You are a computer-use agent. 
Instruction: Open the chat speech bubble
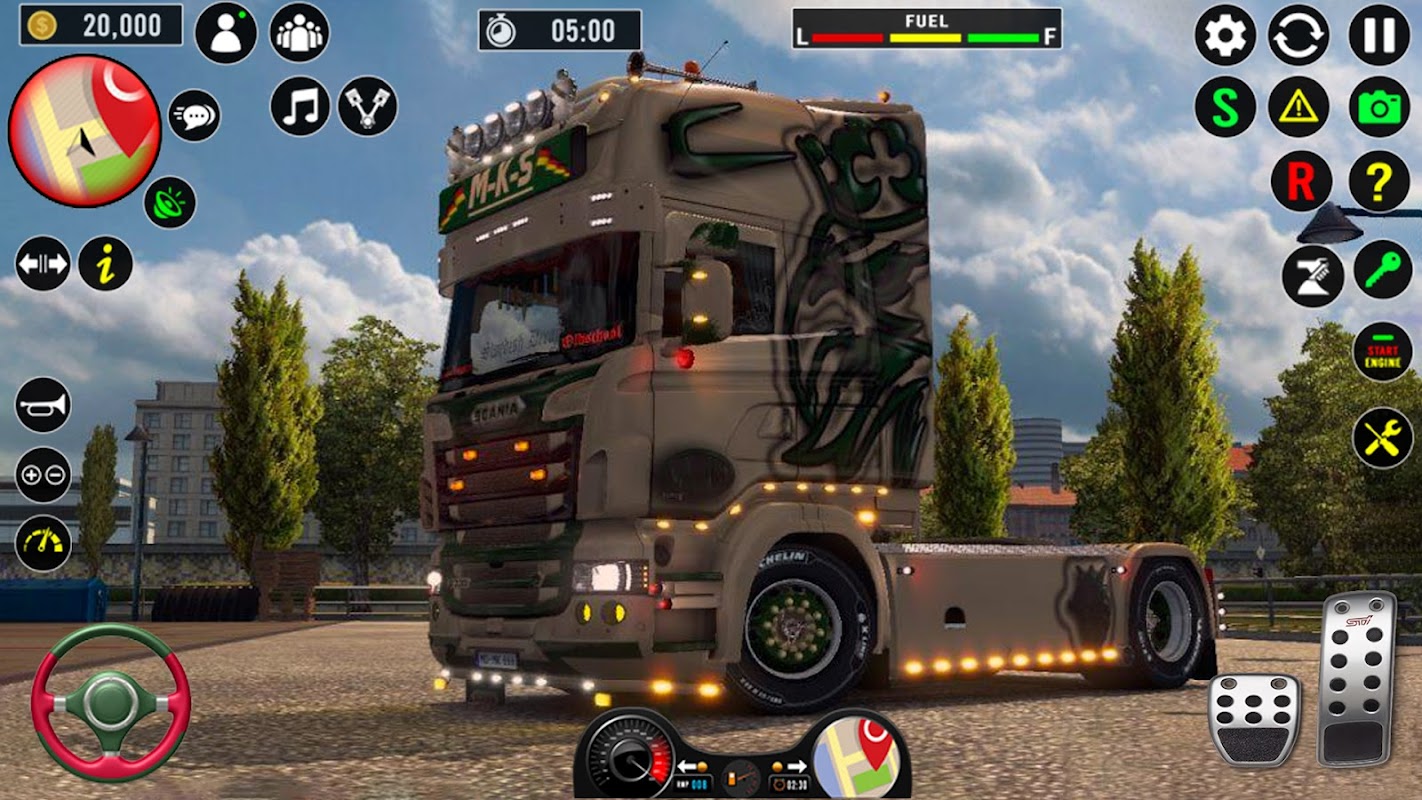194,116
